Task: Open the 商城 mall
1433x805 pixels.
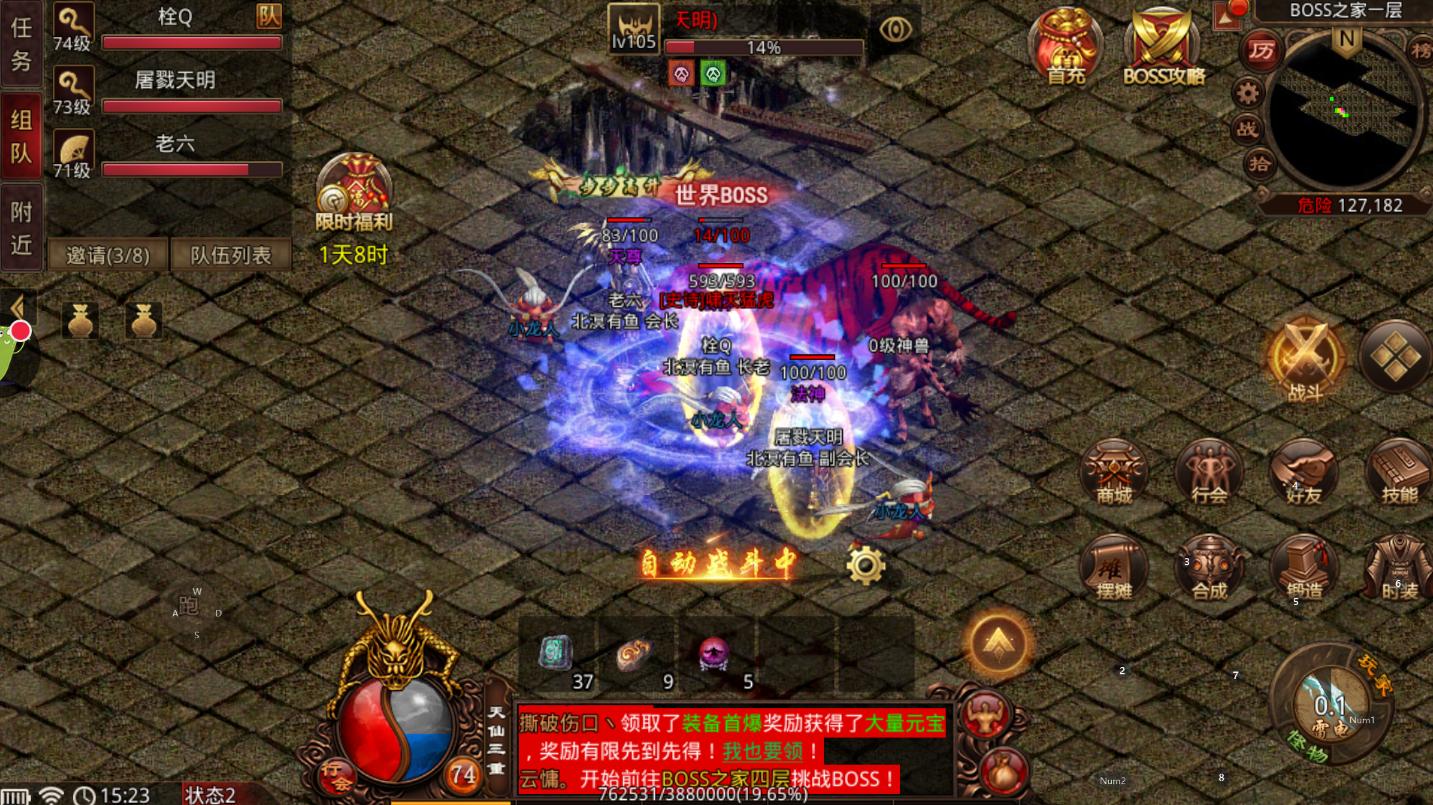Action: [1114, 472]
